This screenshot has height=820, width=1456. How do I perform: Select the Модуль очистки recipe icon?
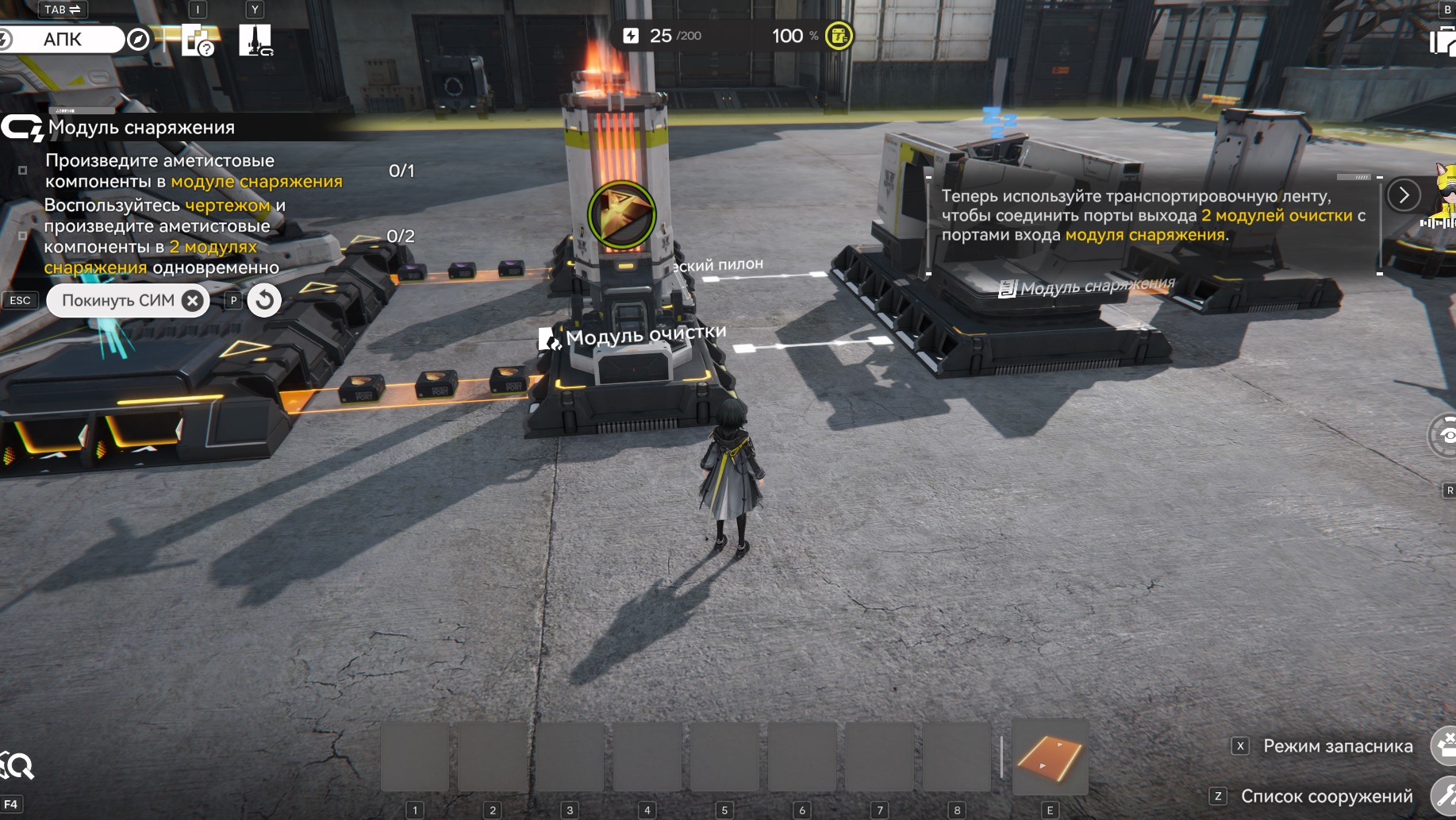click(621, 214)
